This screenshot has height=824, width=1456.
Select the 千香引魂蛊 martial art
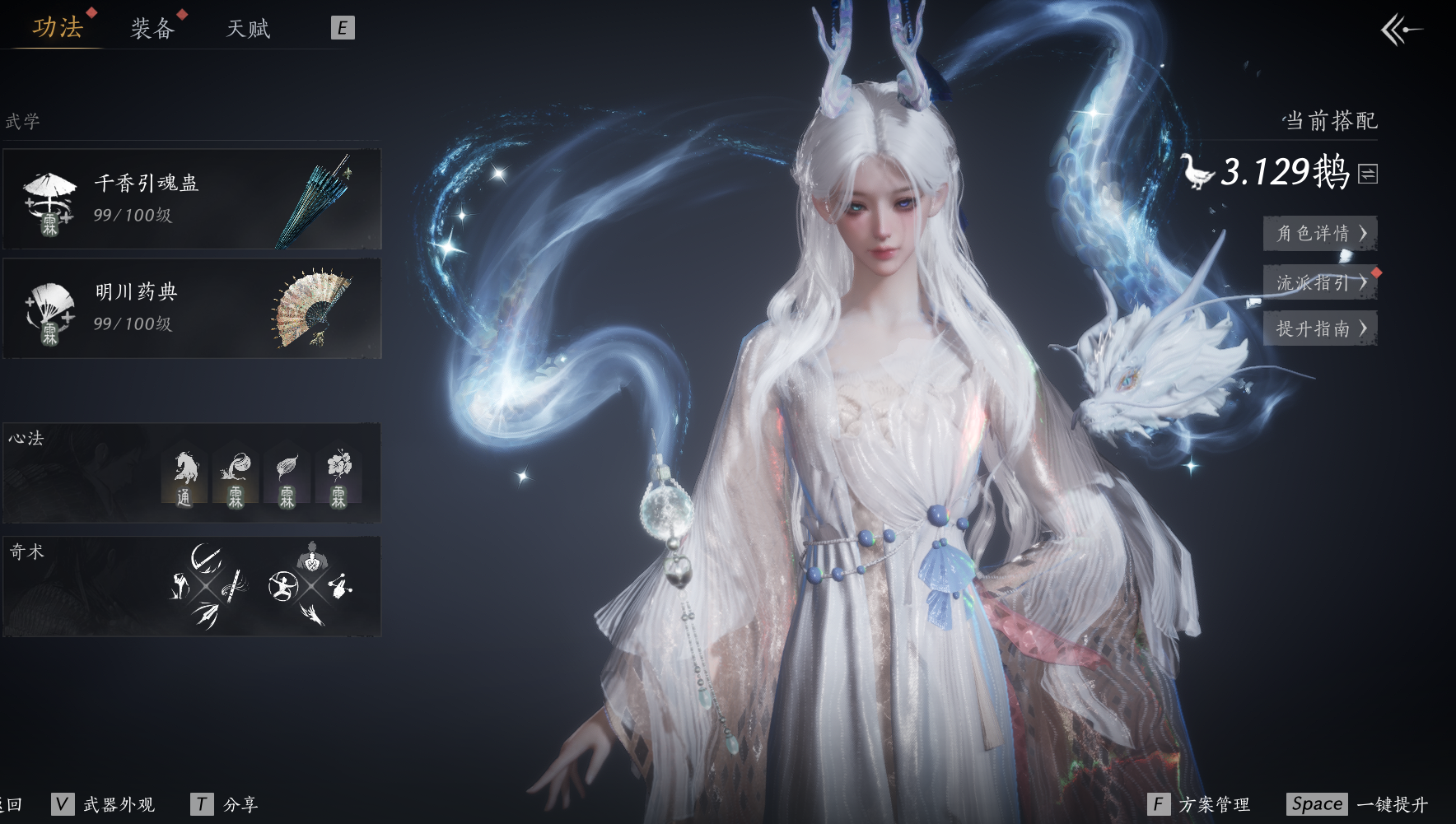(192, 199)
